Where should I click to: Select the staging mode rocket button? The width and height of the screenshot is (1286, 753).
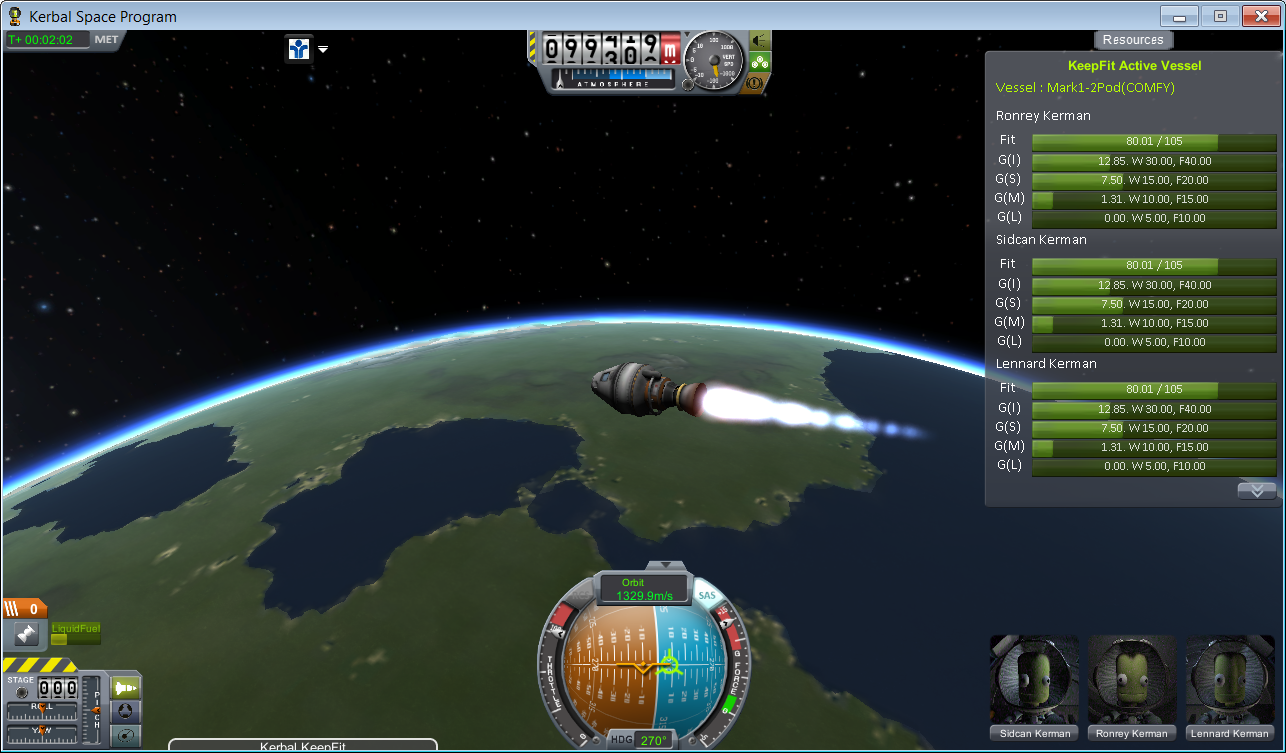(126, 687)
